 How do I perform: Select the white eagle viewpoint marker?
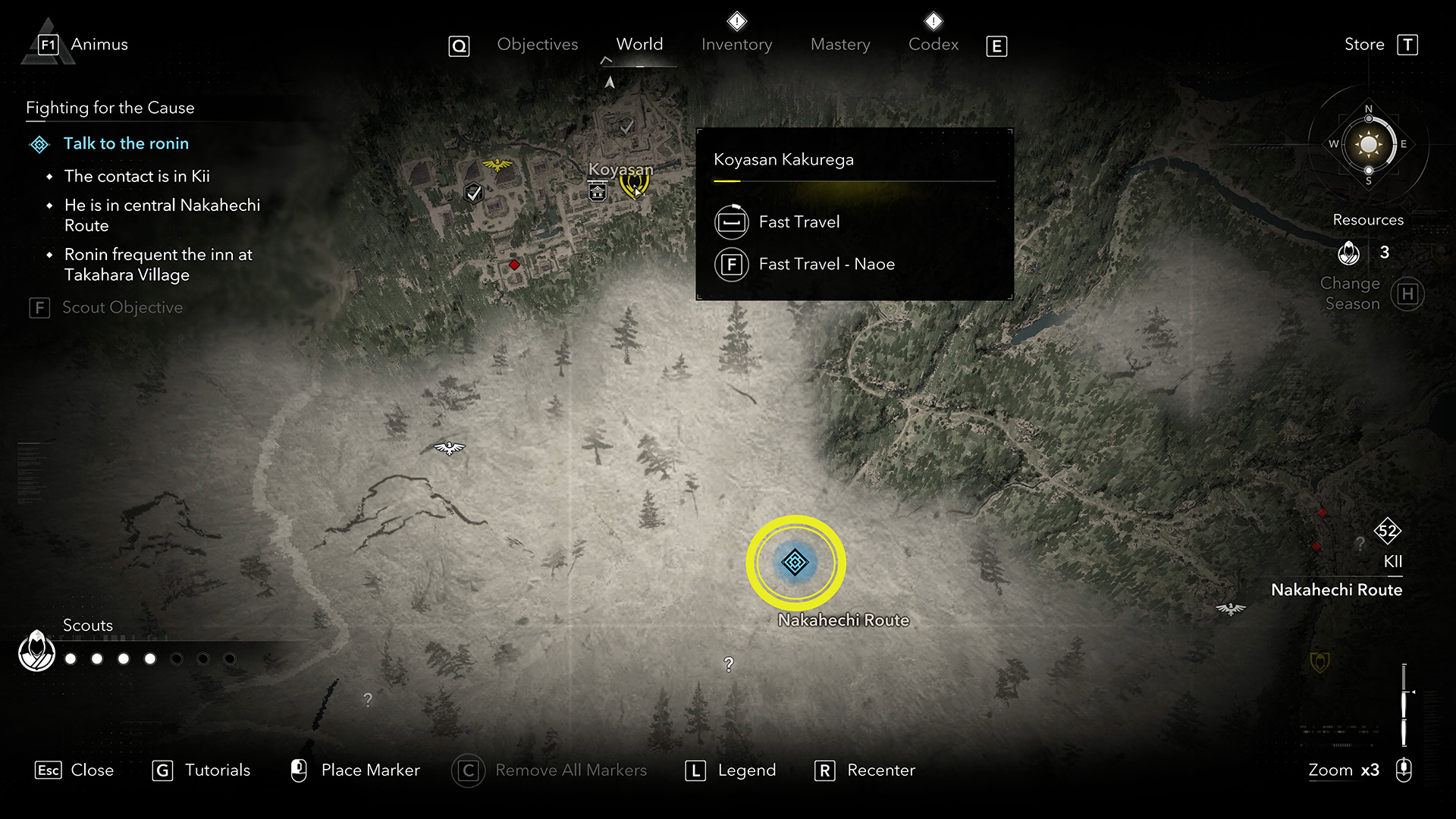point(449,448)
